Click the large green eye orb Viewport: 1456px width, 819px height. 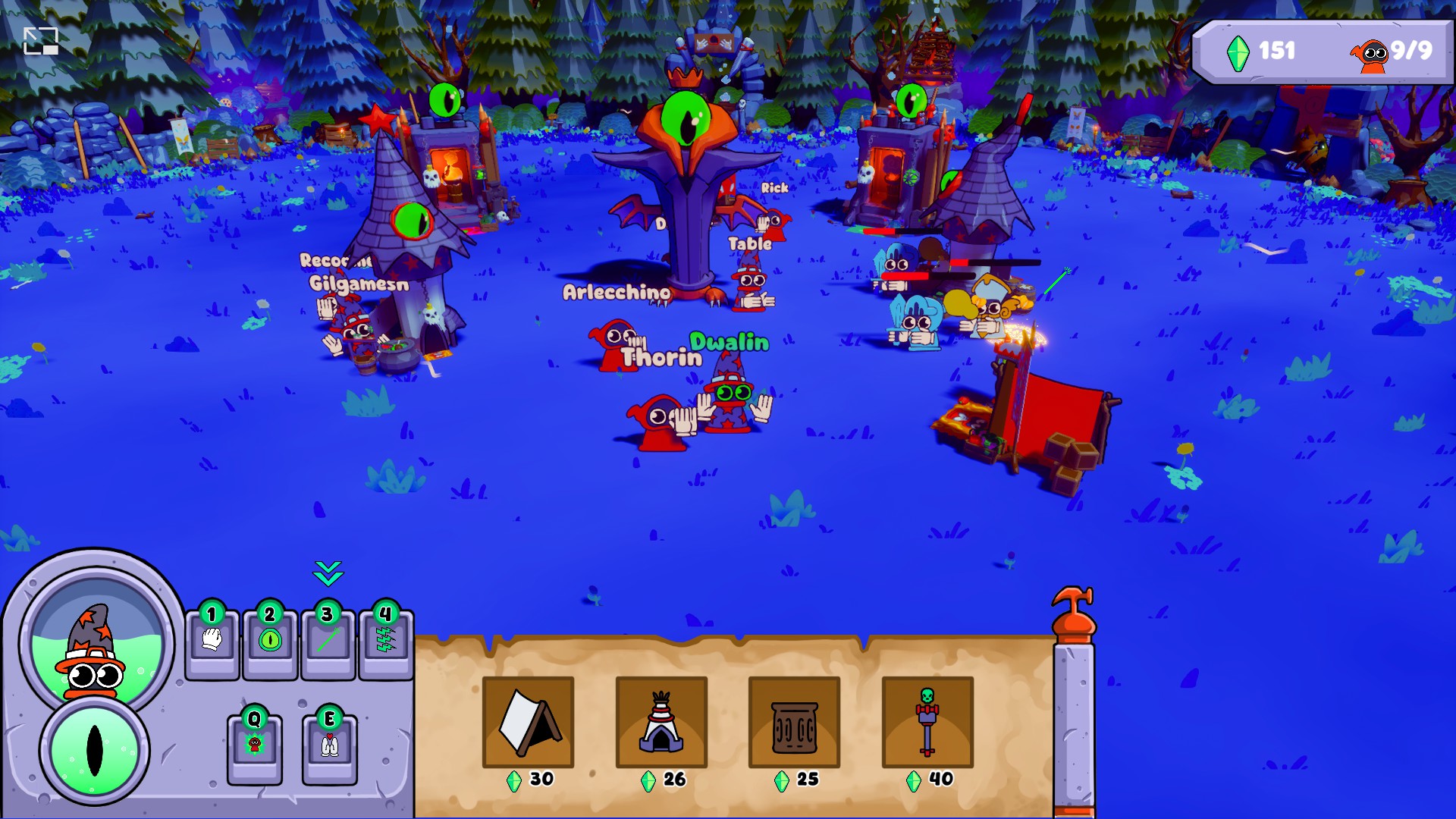pyautogui.click(x=95, y=750)
